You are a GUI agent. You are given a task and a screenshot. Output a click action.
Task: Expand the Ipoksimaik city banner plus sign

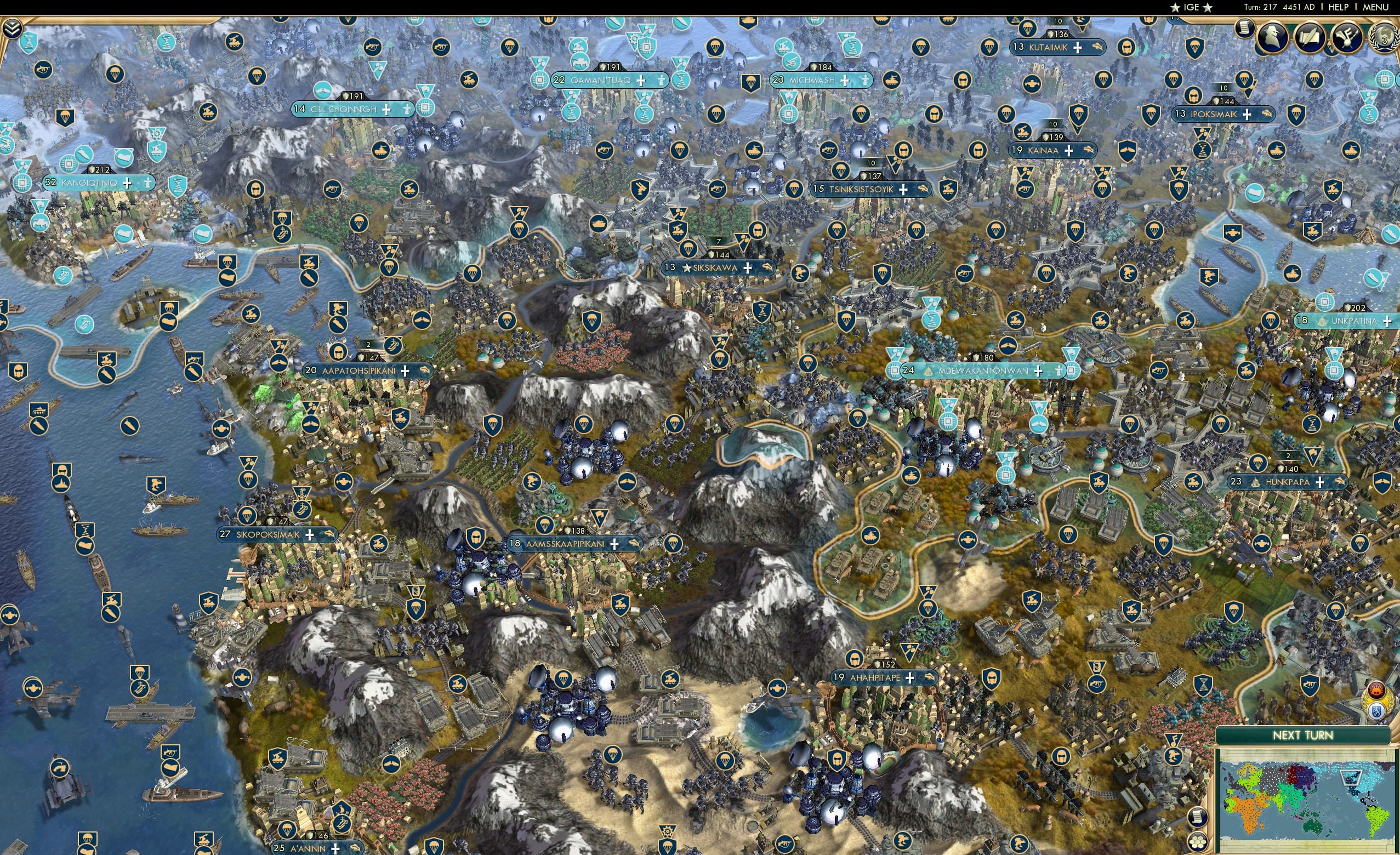pyautogui.click(x=1247, y=114)
